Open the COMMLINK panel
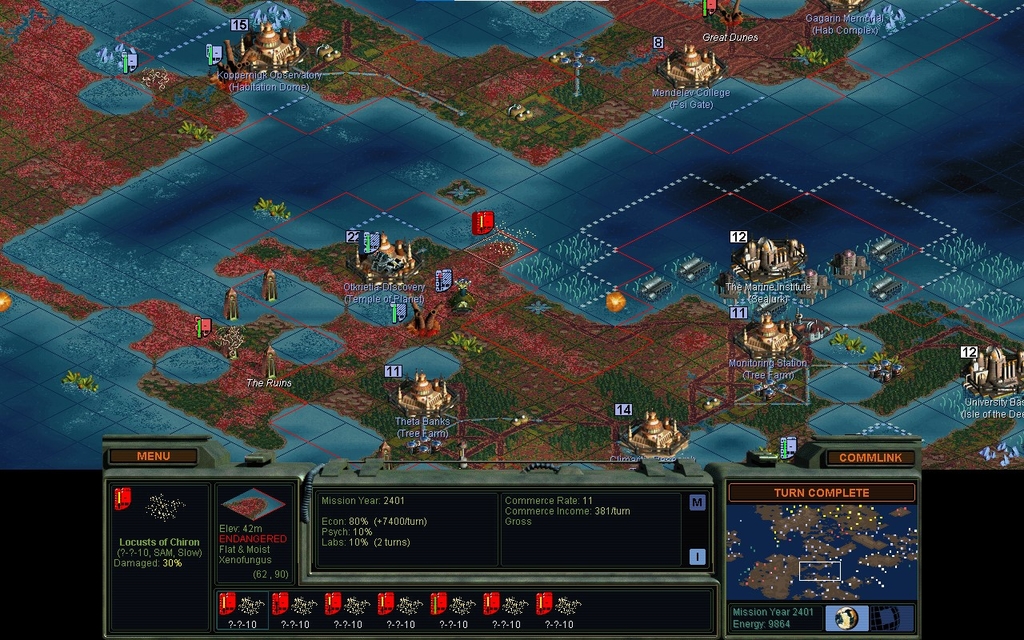The height and width of the screenshot is (640, 1024). point(870,457)
